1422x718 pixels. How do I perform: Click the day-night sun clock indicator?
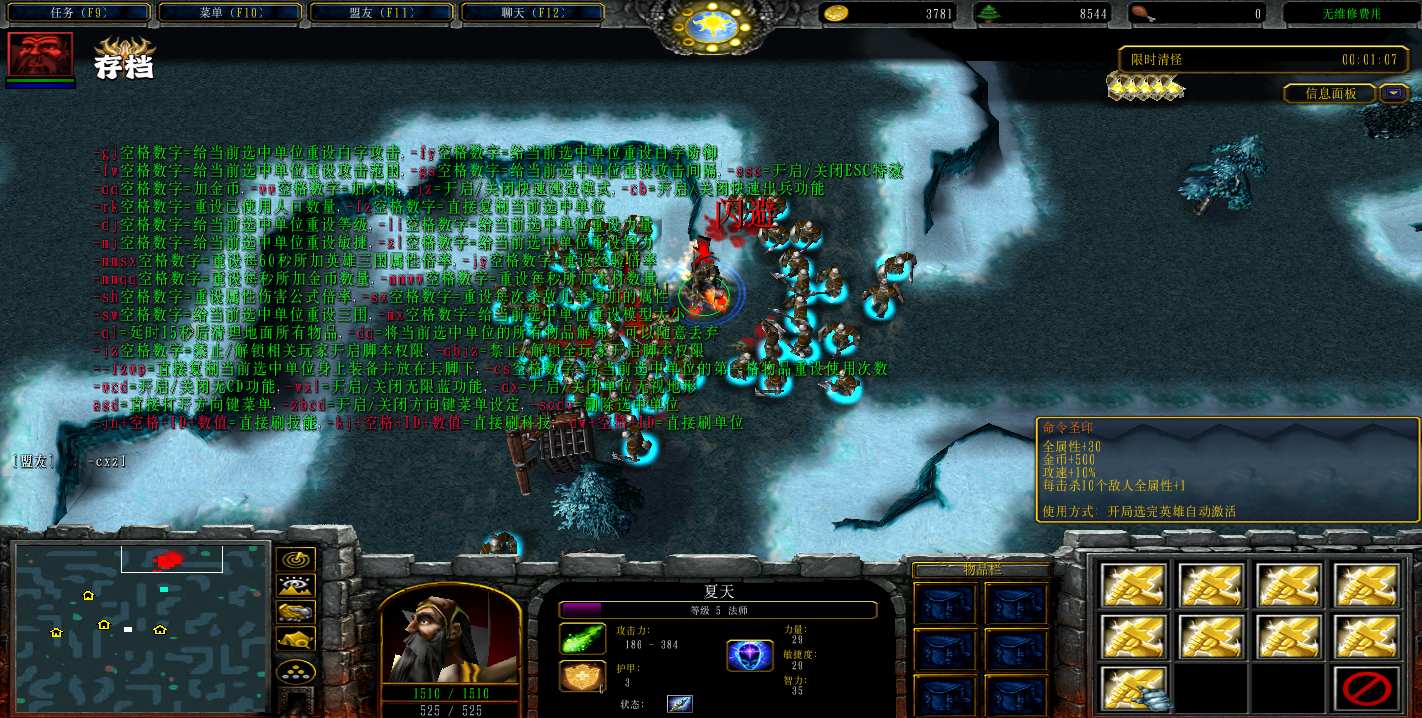711,27
